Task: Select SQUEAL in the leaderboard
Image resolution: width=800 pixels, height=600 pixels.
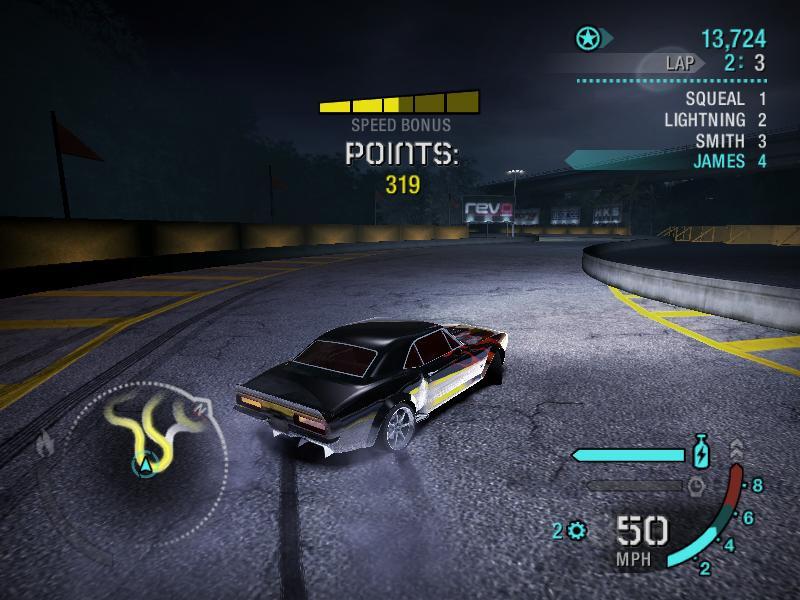Action: [715, 99]
